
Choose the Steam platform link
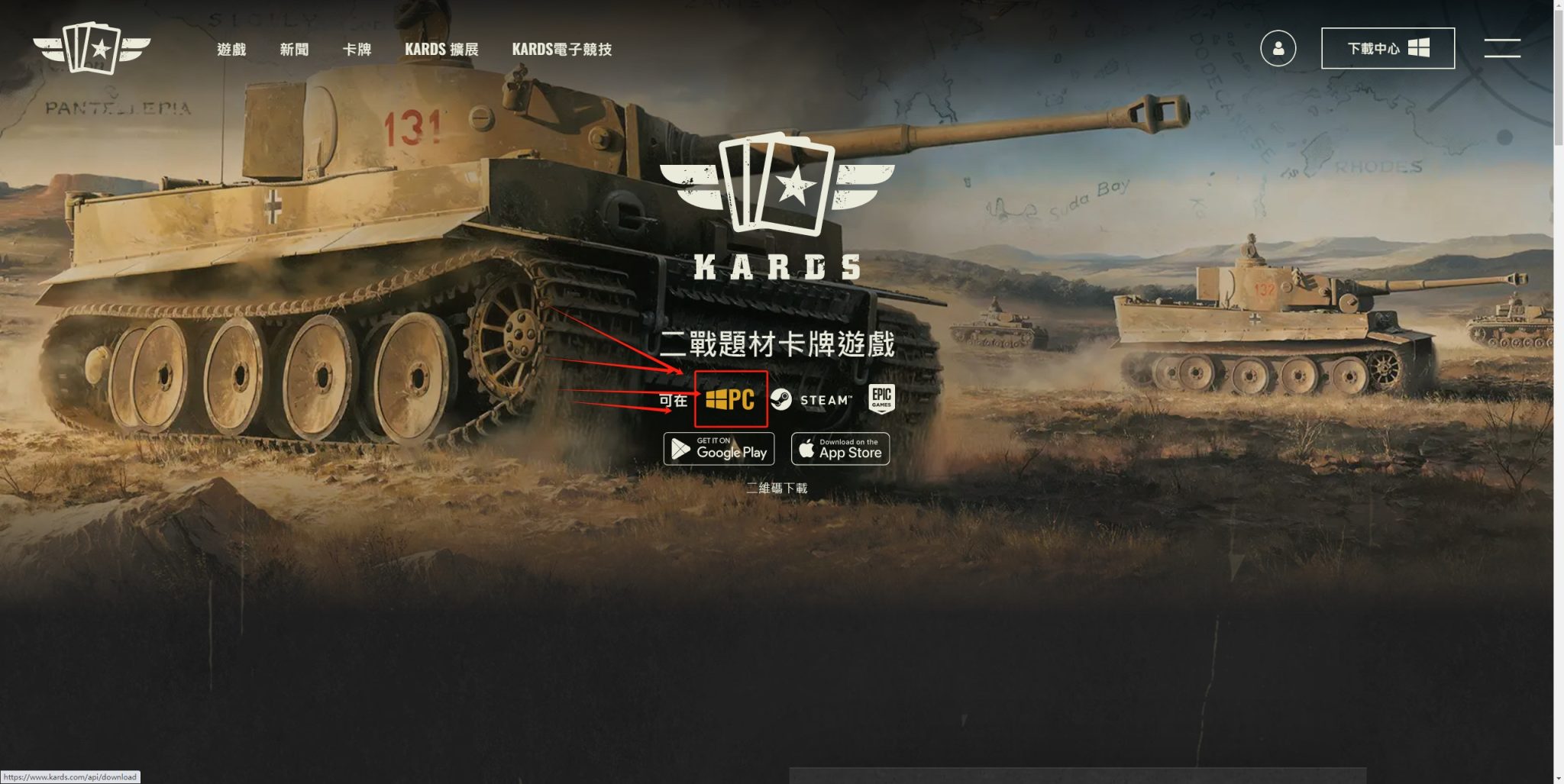click(x=811, y=399)
